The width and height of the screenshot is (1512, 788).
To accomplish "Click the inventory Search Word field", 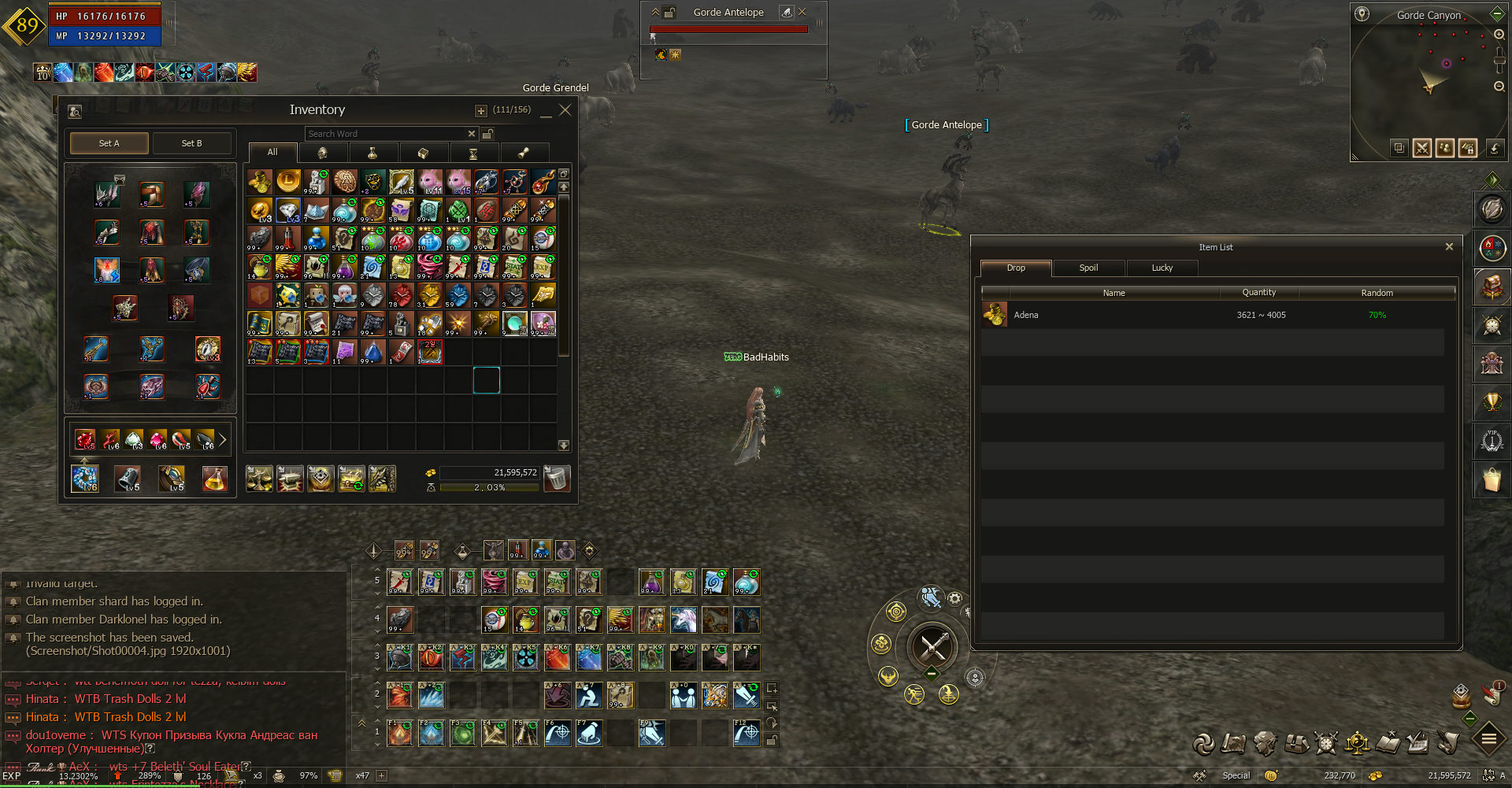I will [386, 134].
